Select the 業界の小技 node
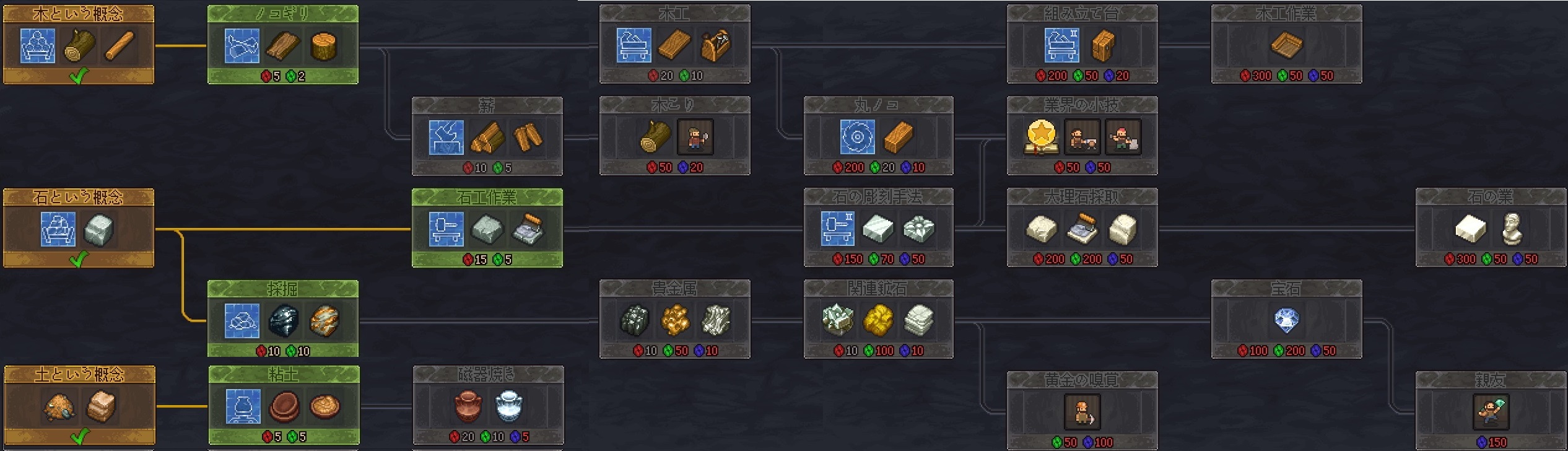The image size is (1568, 451). pos(1082,136)
